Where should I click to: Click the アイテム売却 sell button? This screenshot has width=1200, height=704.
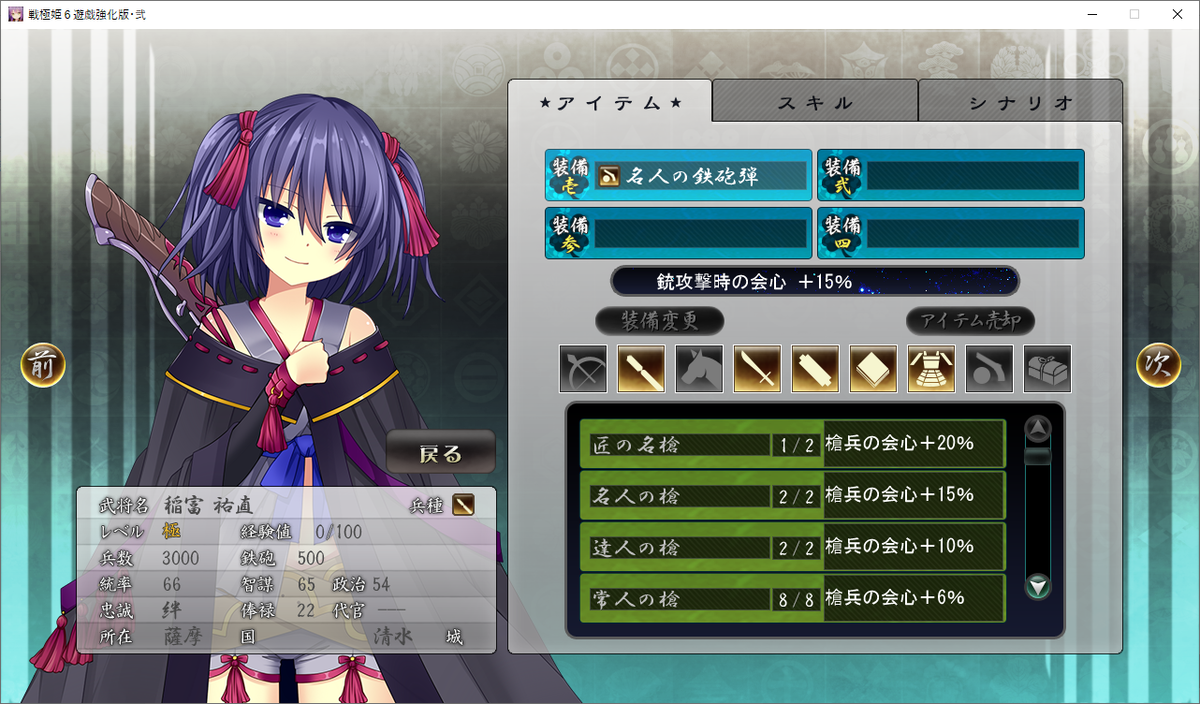(970, 321)
